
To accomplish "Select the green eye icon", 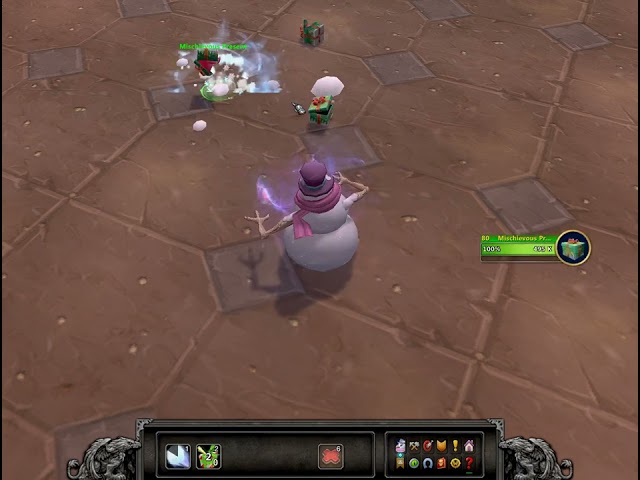I will (414, 463).
